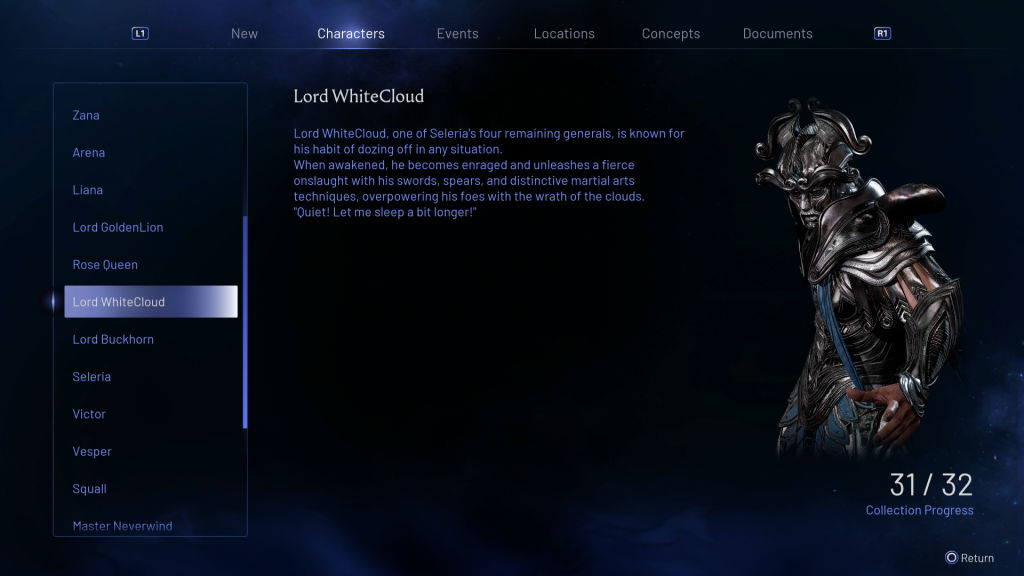Select Zana in the character list

pyautogui.click(x=86, y=115)
